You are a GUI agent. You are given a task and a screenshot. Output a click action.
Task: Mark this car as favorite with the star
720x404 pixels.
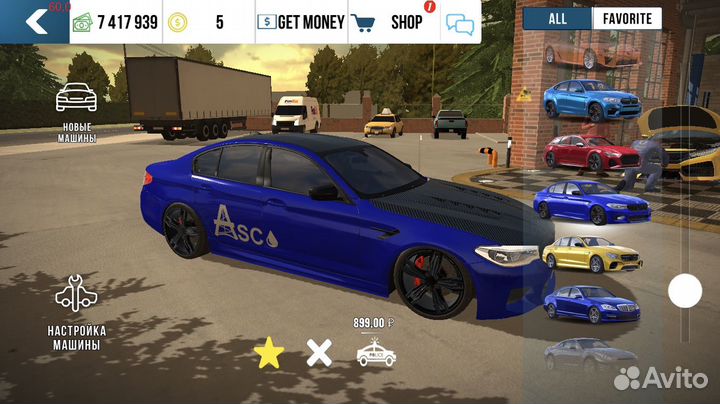267,352
